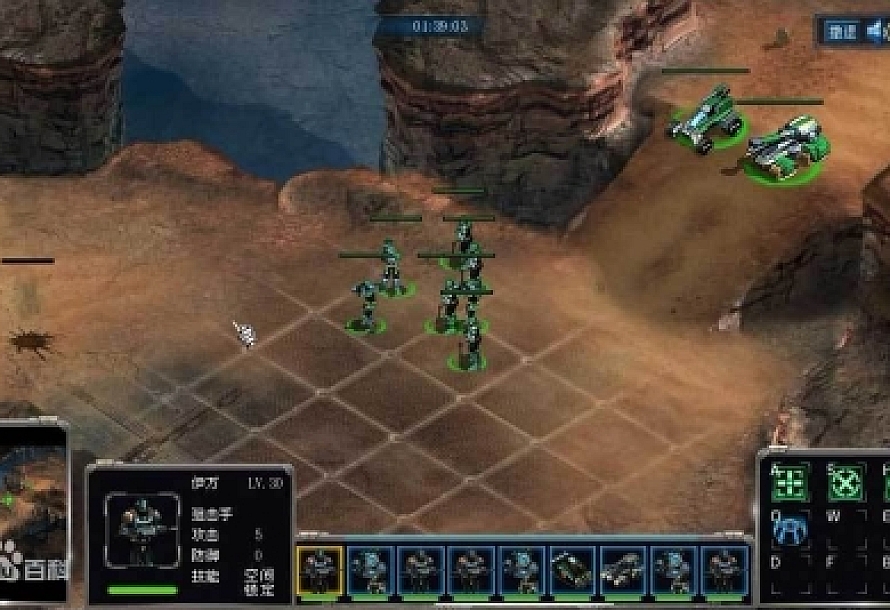Select the gold-highlighted unit portrait in the roster
The image size is (890, 610).
pos(320,570)
